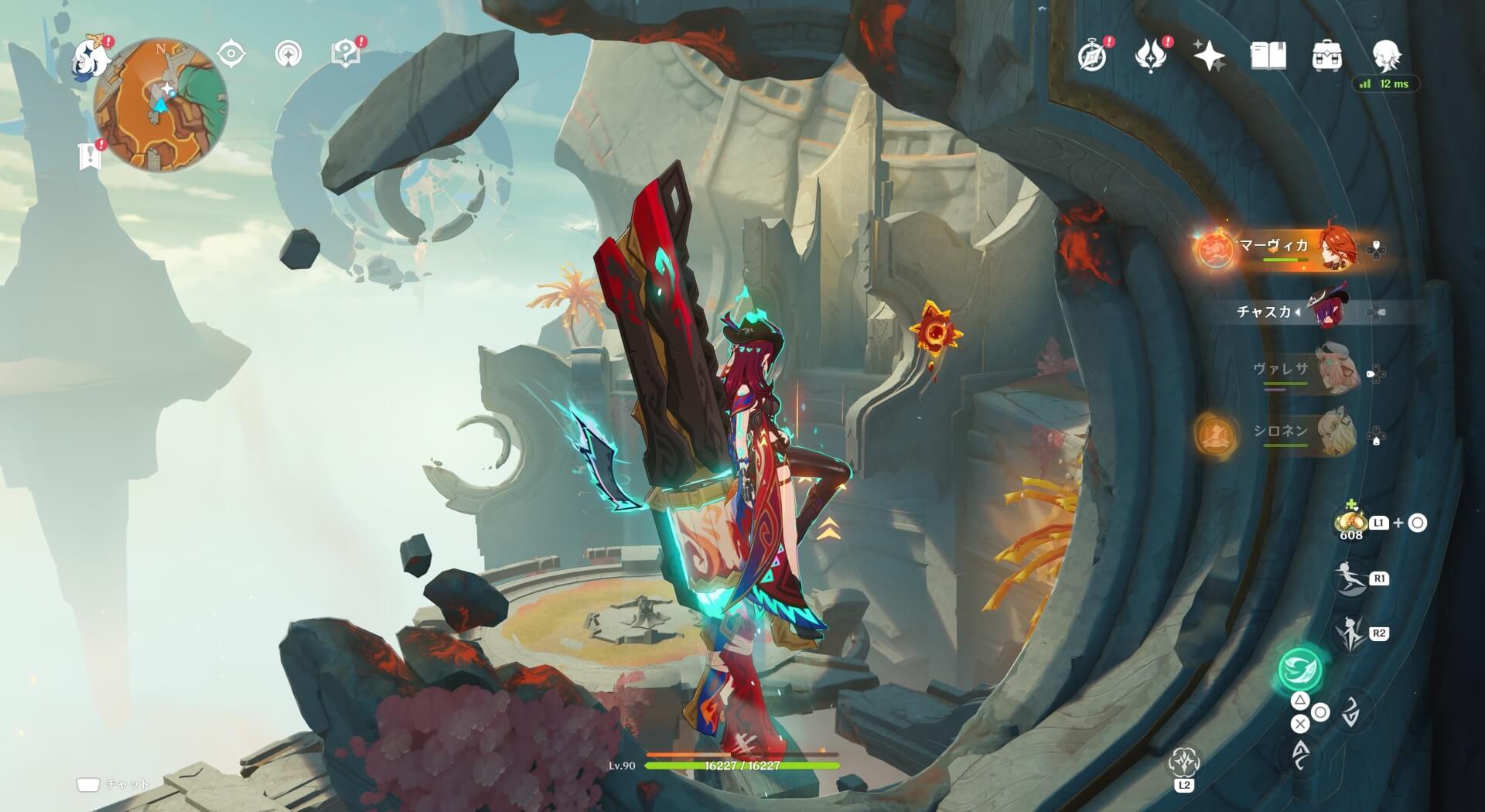Open the backpack inventory
This screenshot has width=1485, height=812.
[x=1327, y=56]
